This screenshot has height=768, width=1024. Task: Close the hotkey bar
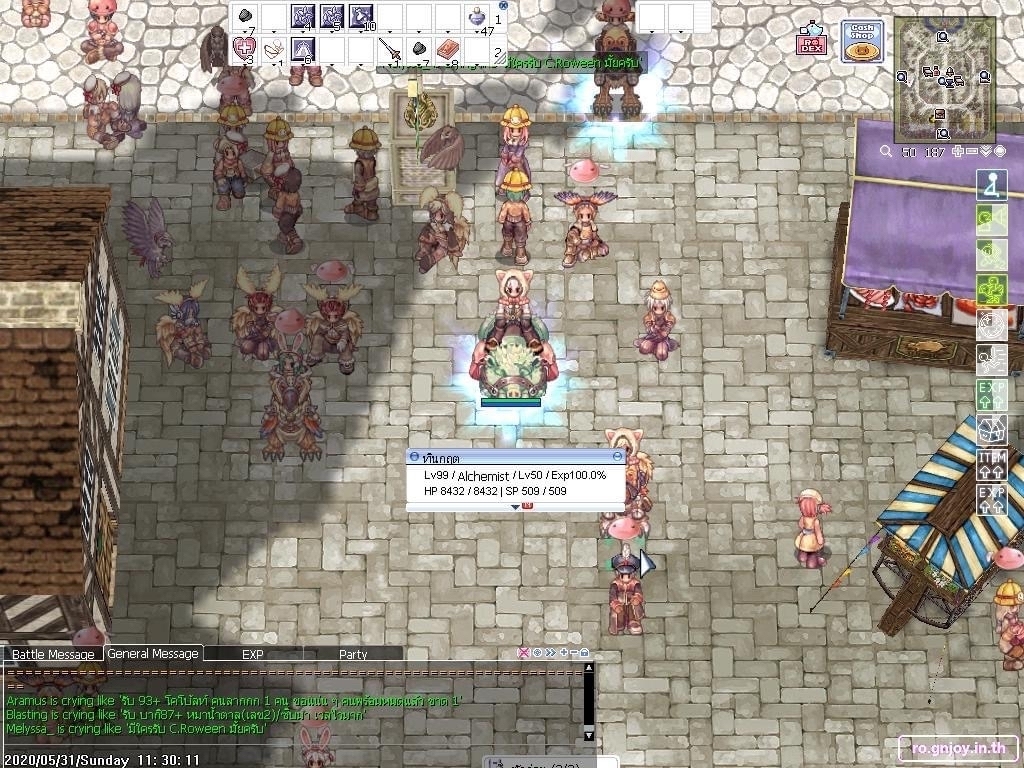503,5
